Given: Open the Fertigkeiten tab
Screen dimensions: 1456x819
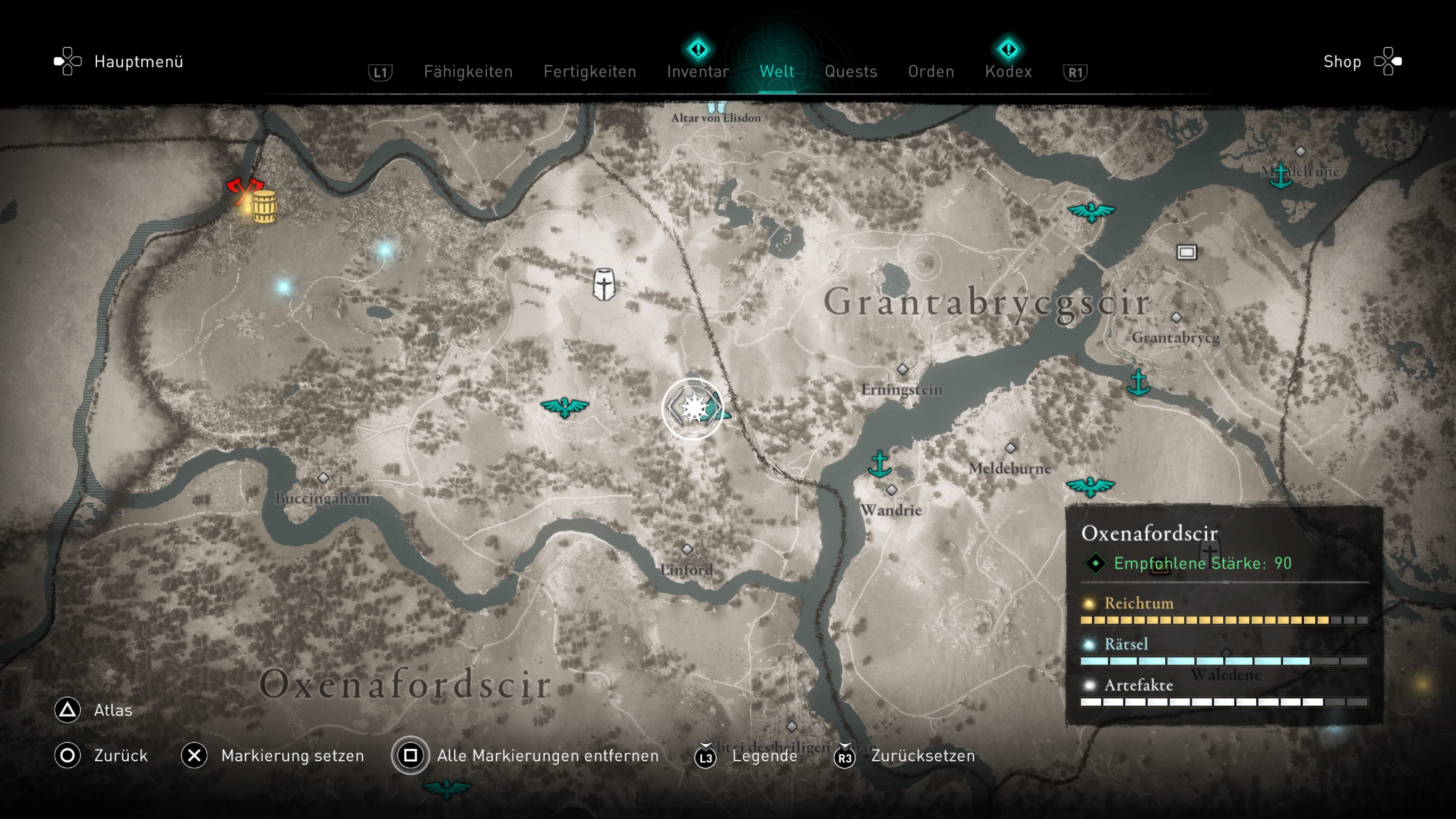Looking at the screenshot, I should (x=590, y=72).
